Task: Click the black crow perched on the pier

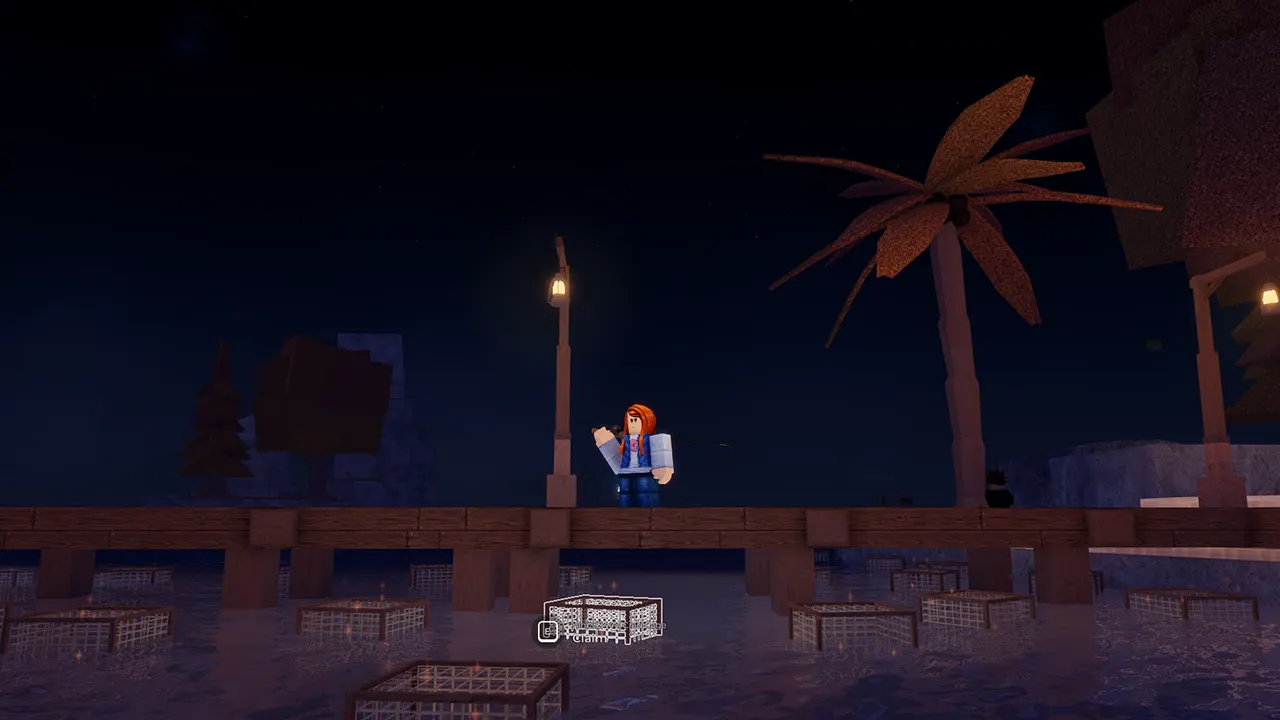Action: (x=998, y=490)
